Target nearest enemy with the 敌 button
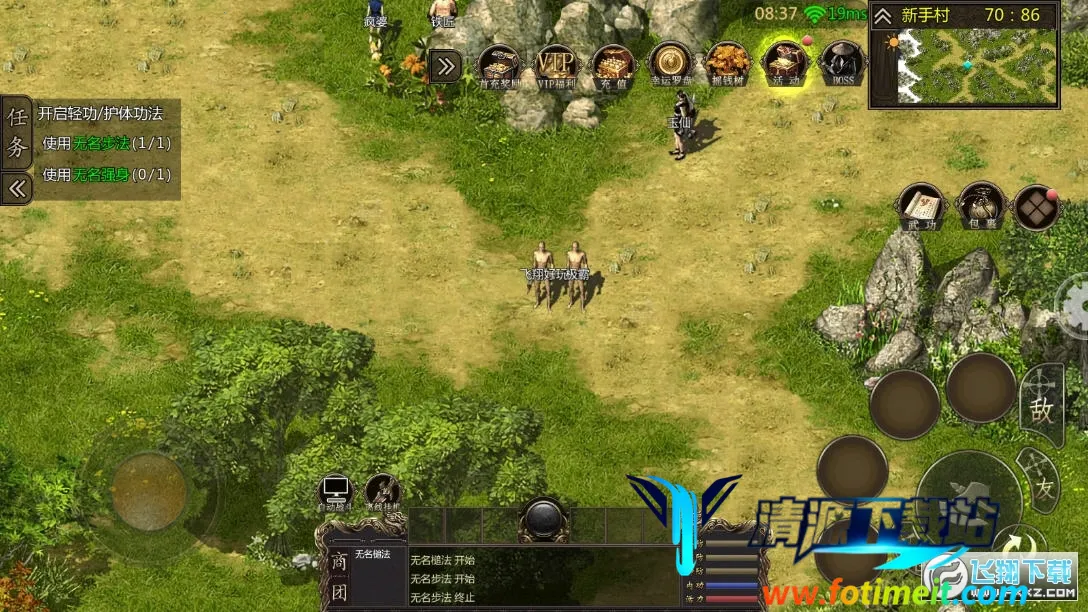 click(1041, 407)
